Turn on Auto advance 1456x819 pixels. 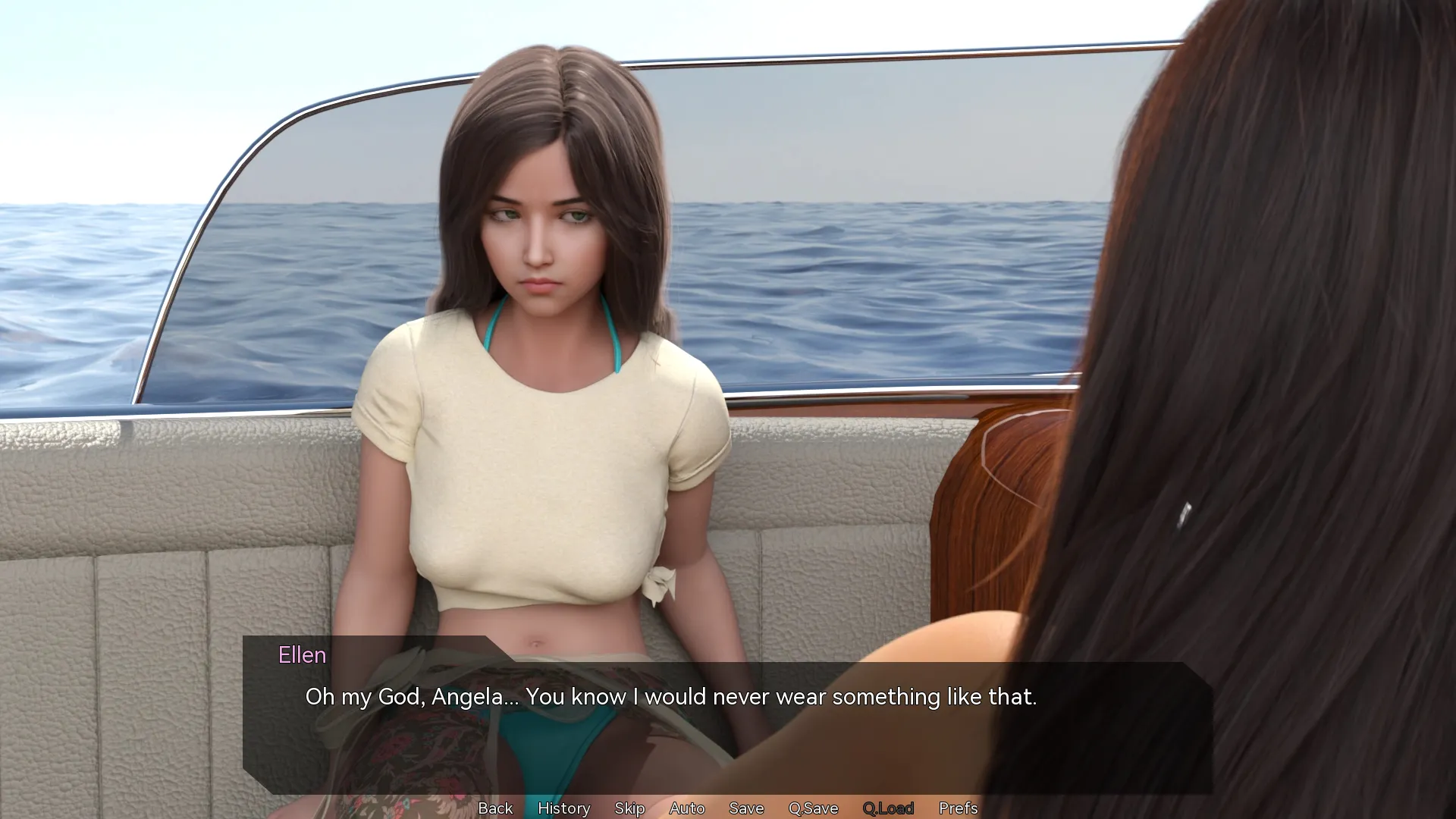687,808
